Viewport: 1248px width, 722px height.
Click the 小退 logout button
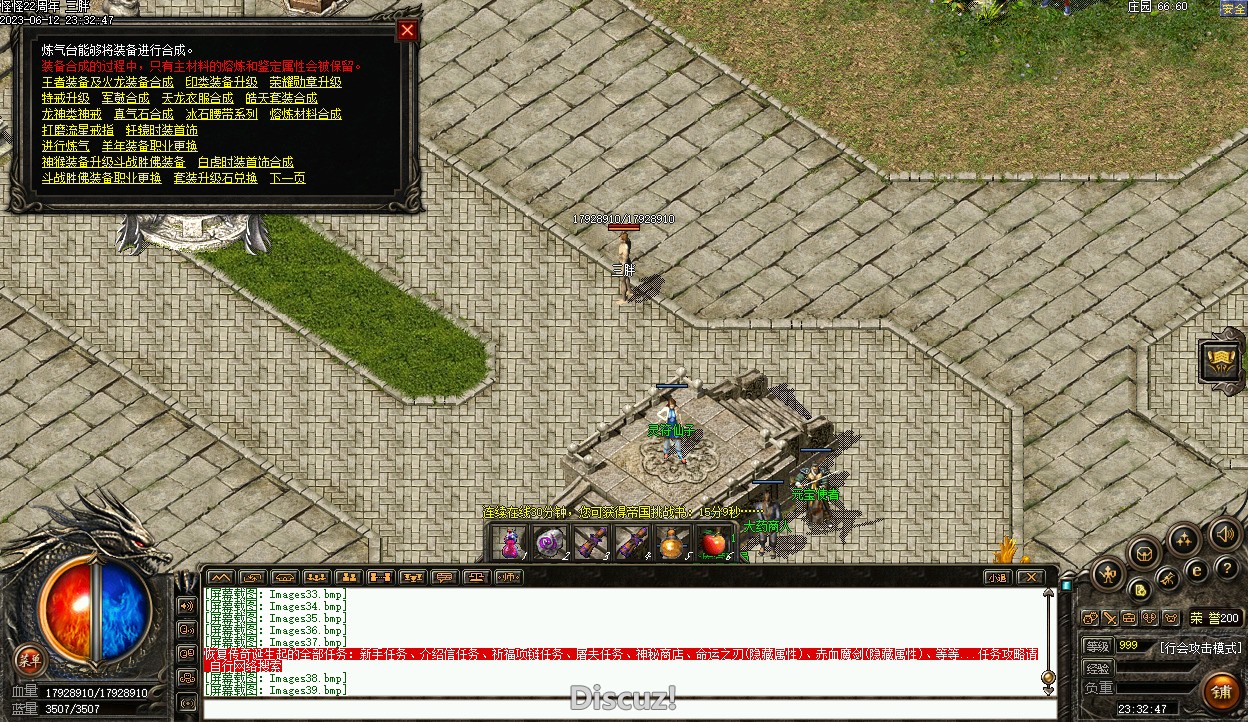pos(996,577)
